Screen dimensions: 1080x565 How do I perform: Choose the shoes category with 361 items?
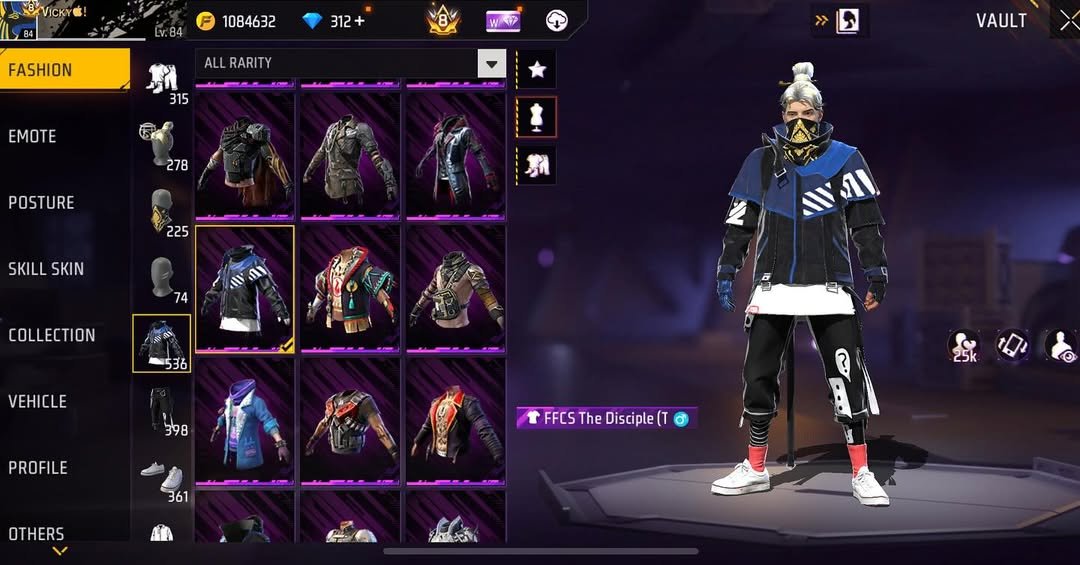tap(162, 476)
